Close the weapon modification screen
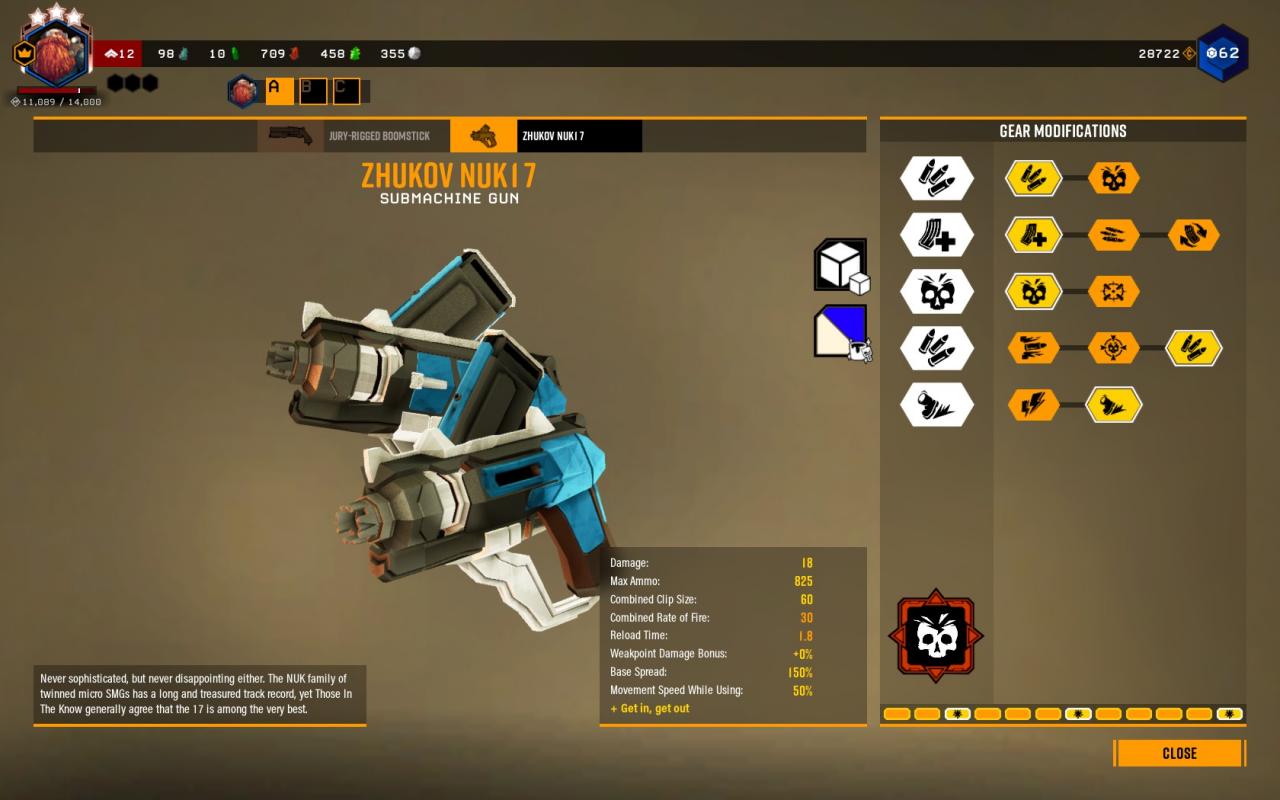This screenshot has height=800, width=1280. click(1179, 753)
